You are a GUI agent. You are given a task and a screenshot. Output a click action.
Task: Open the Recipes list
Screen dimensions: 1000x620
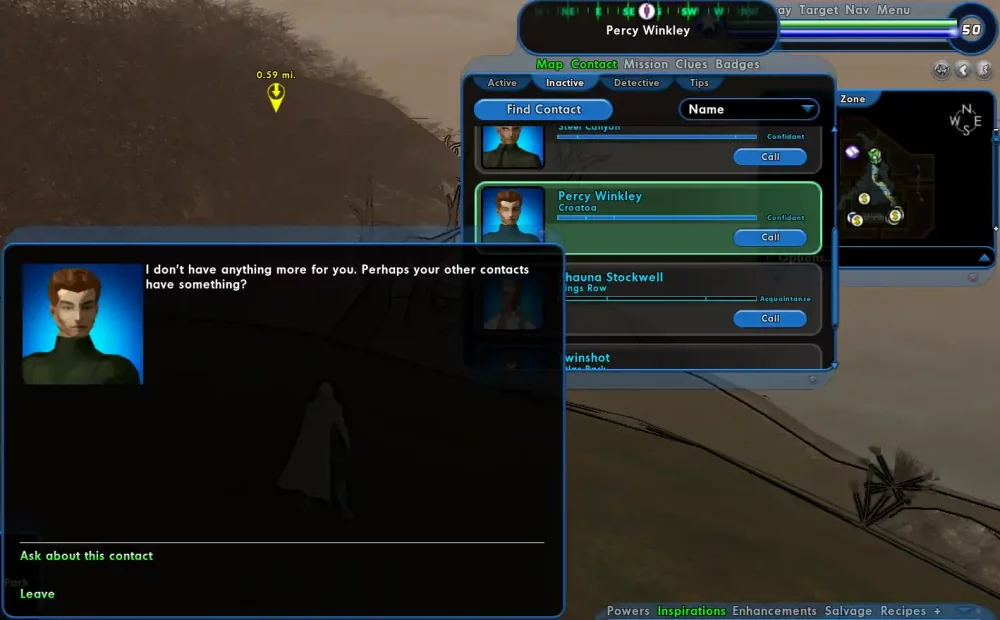[x=903, y=611]
